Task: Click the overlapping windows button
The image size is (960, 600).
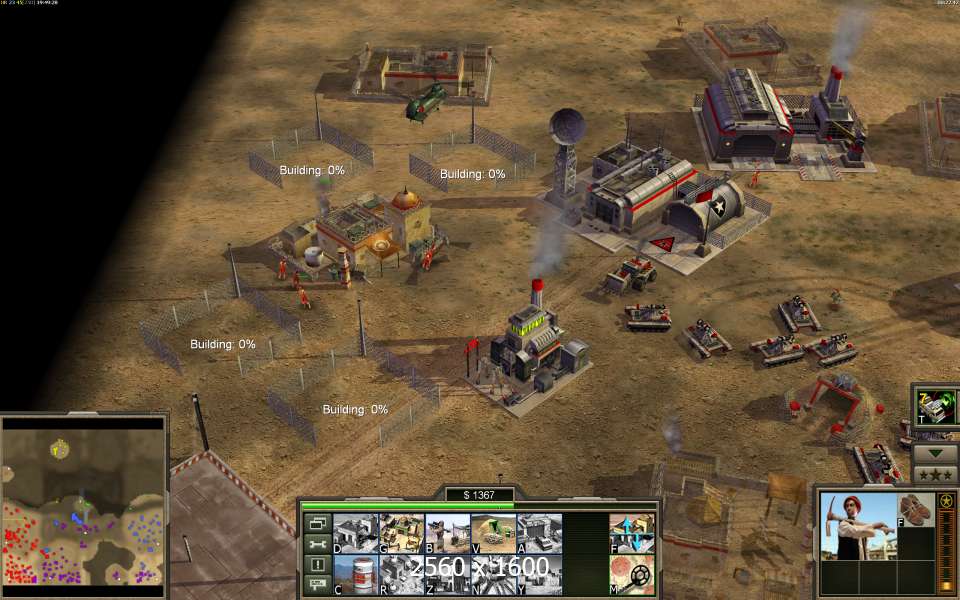Action: click(x=318, y=523)
